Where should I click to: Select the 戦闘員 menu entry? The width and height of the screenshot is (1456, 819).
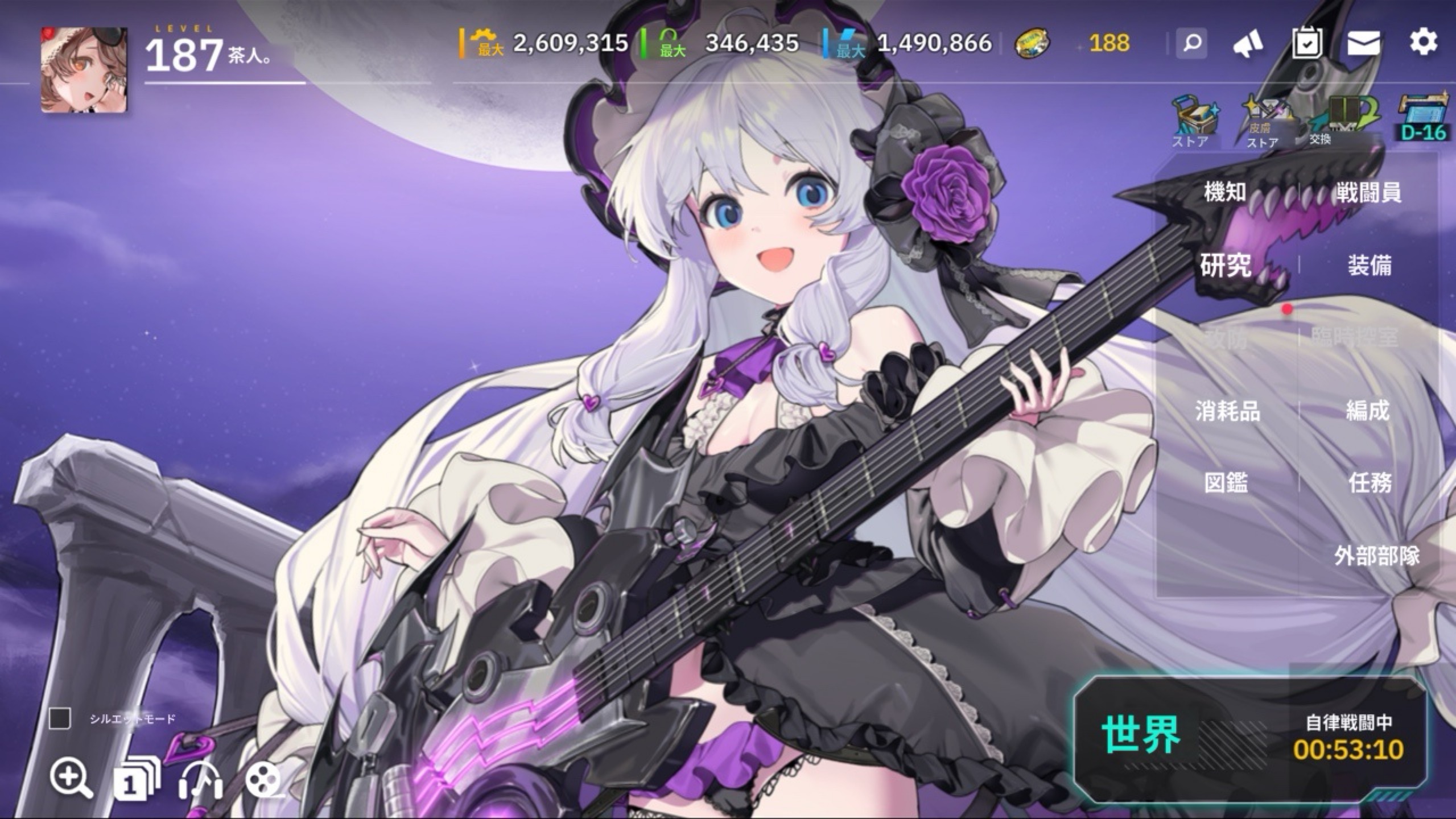[1368, 193]
